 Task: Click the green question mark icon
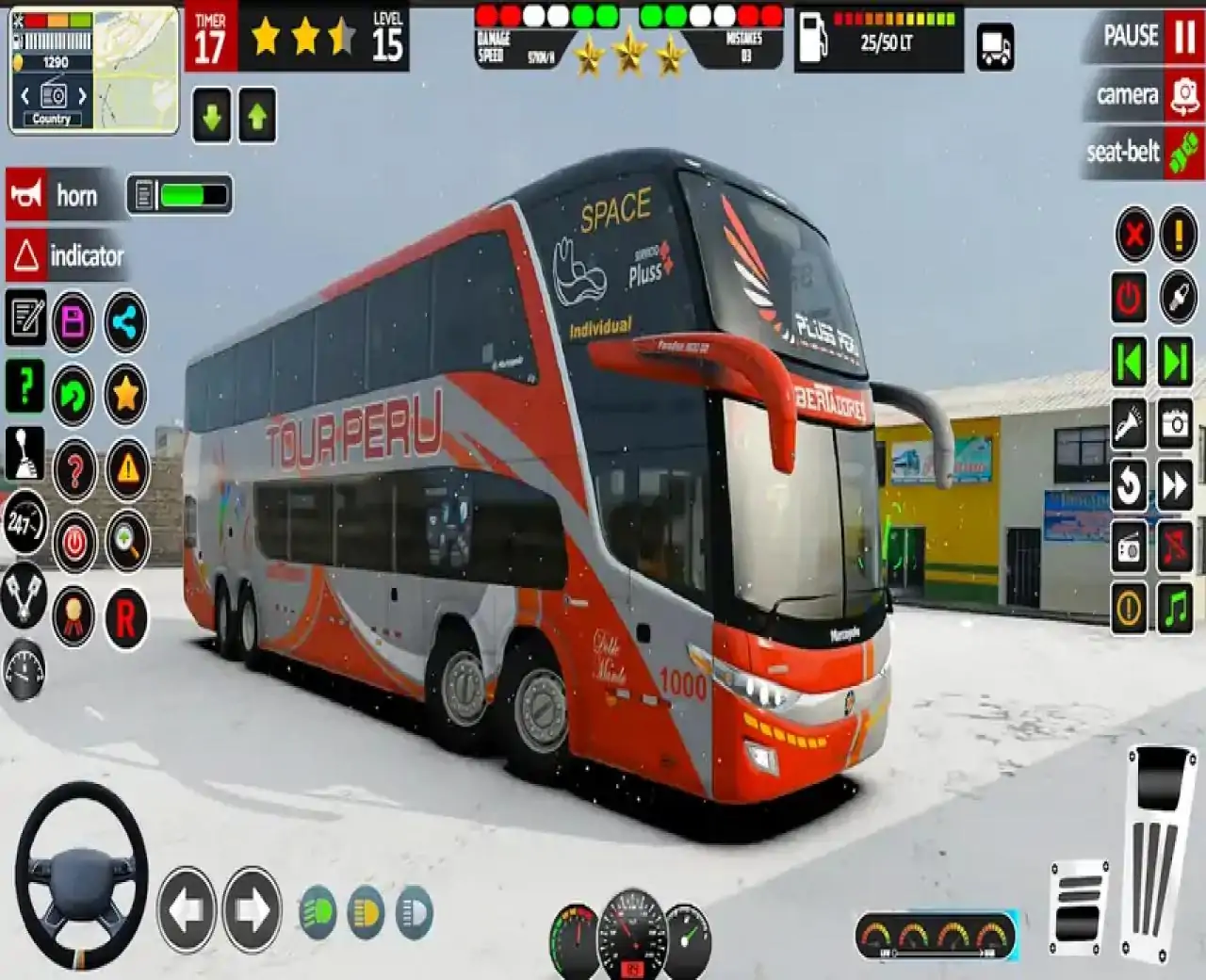click(x=25, y=385)
